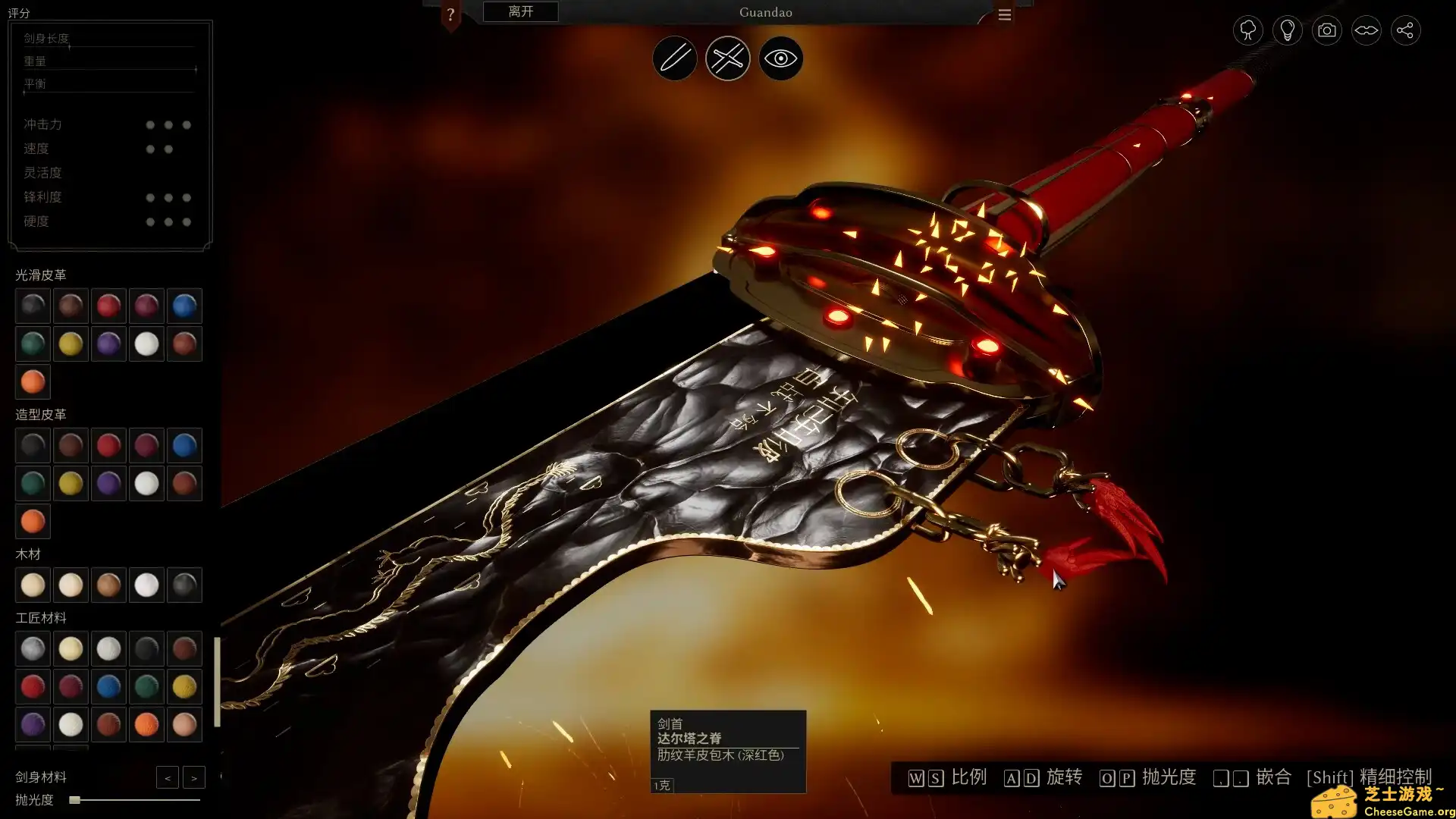The height and width of the screenshot is (819, 1456).
Task: Switch to full weapon assembly mode
Action: tap(727, 58)
